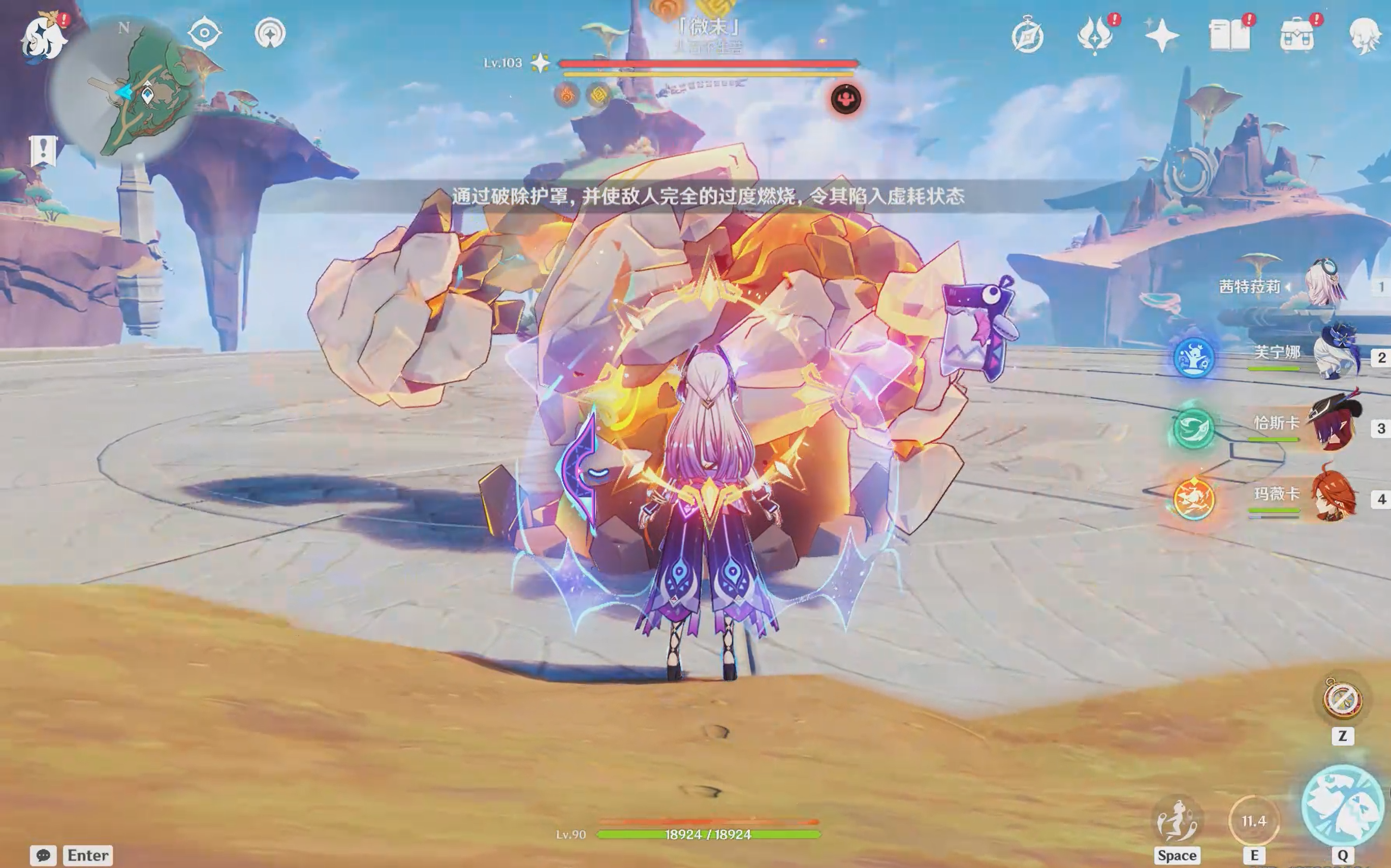
Task: Open the round swirl icon right of the eye
Action: click(x=270, y=33)
